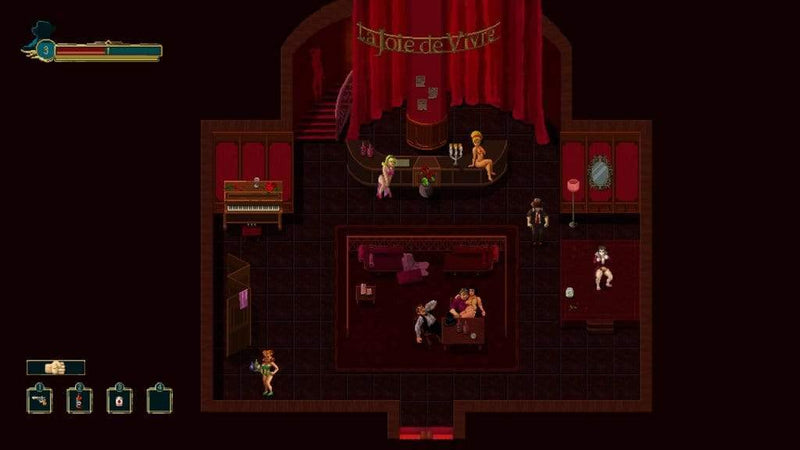Image resolution: width=800 pixels, height=450 pixels.
Task: Click the character silhouette portrait
Action: tap(40, 37)
